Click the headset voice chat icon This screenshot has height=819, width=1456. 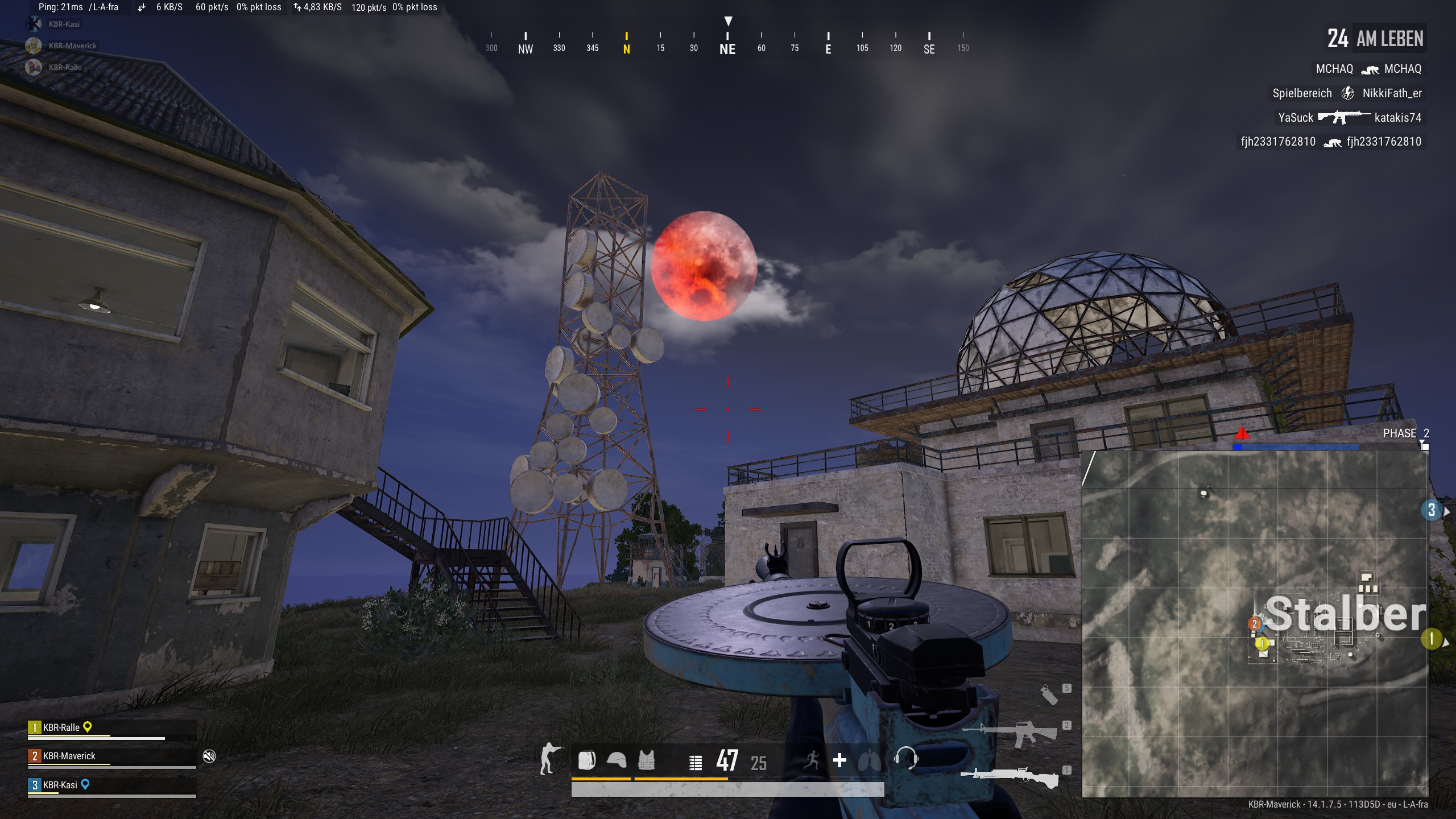pos(905,759)
